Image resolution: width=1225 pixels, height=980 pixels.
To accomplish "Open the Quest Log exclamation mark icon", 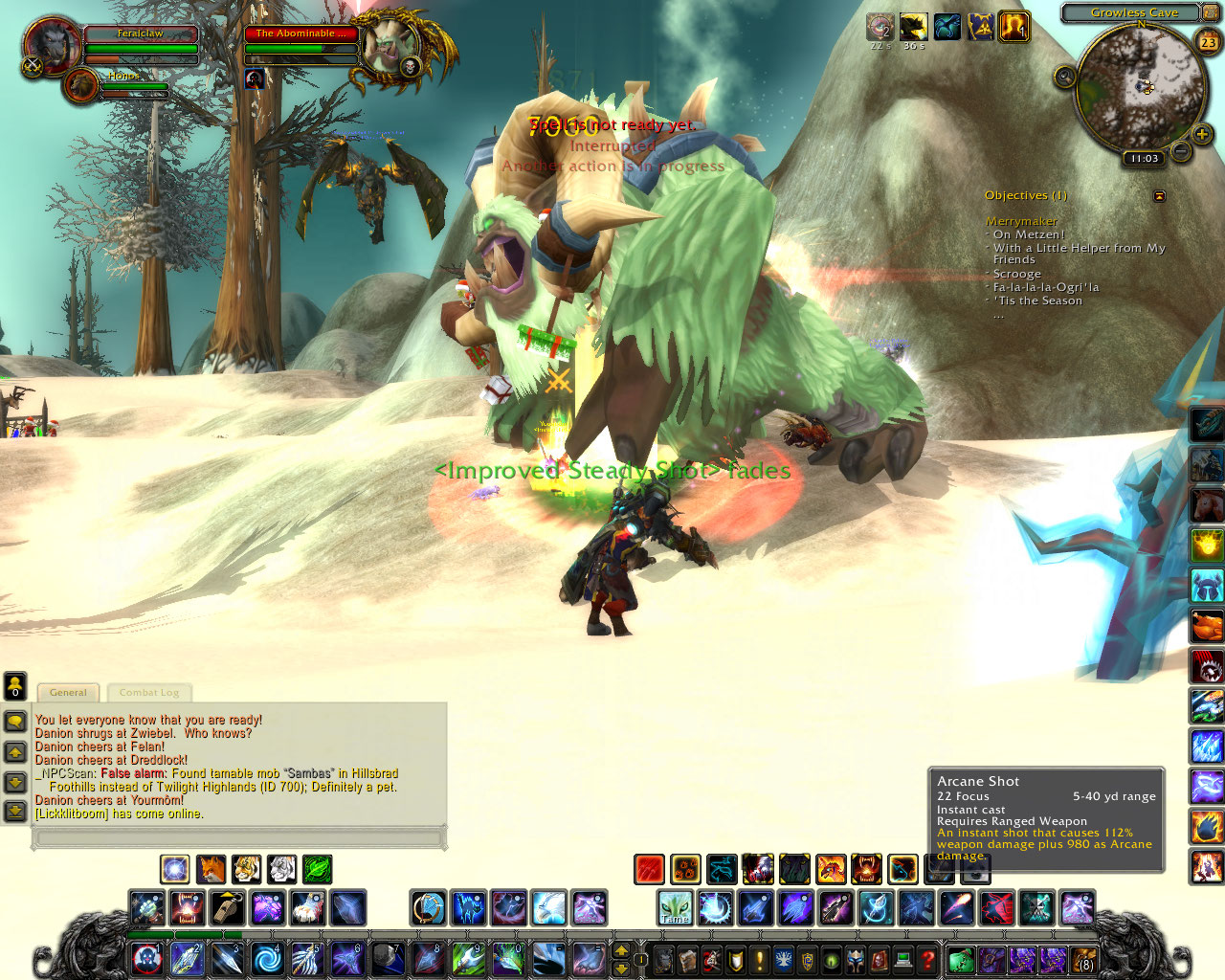I will tap(759, 959).
